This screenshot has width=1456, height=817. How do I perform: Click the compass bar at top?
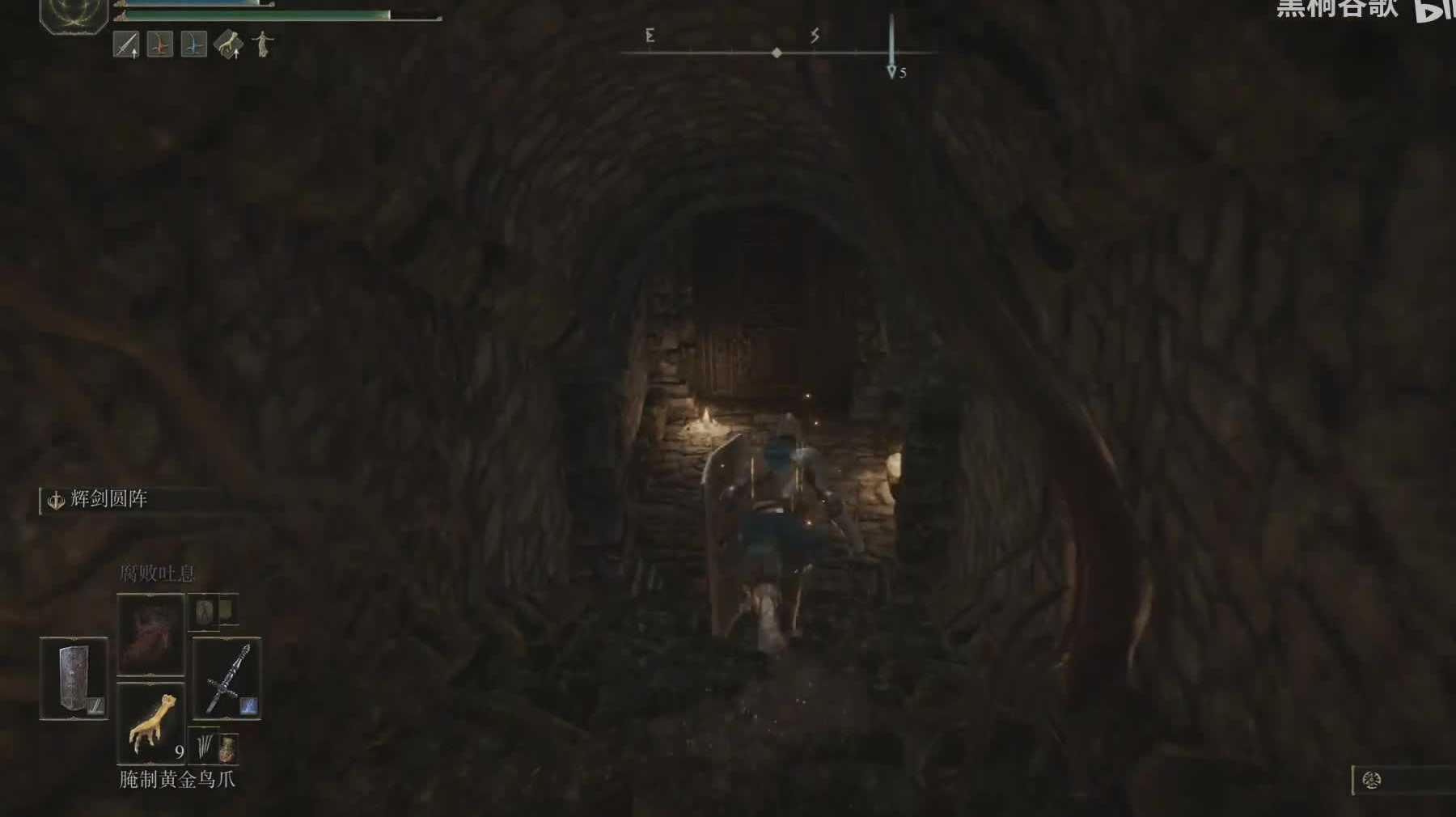point(777,52)
